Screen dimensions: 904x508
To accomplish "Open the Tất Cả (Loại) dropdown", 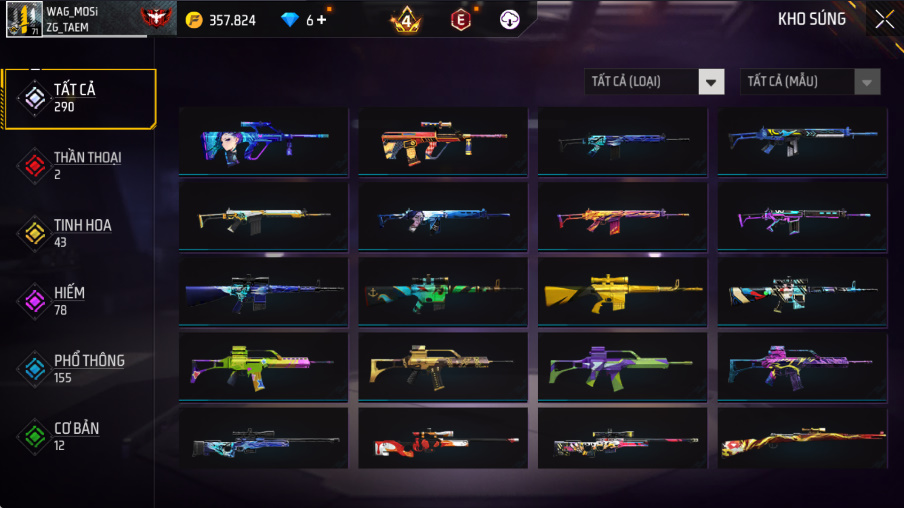I will click(654, 82).
